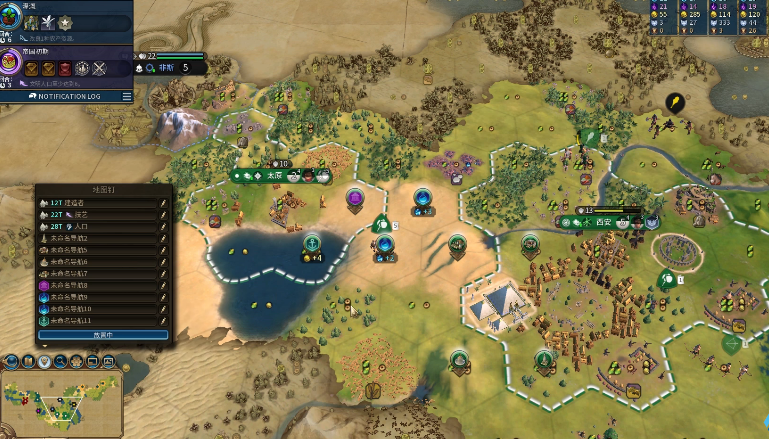Select the harbor anchor pin on the lake
The height and width of the screenshot is (439, 769).
click(x=311, y=242)
